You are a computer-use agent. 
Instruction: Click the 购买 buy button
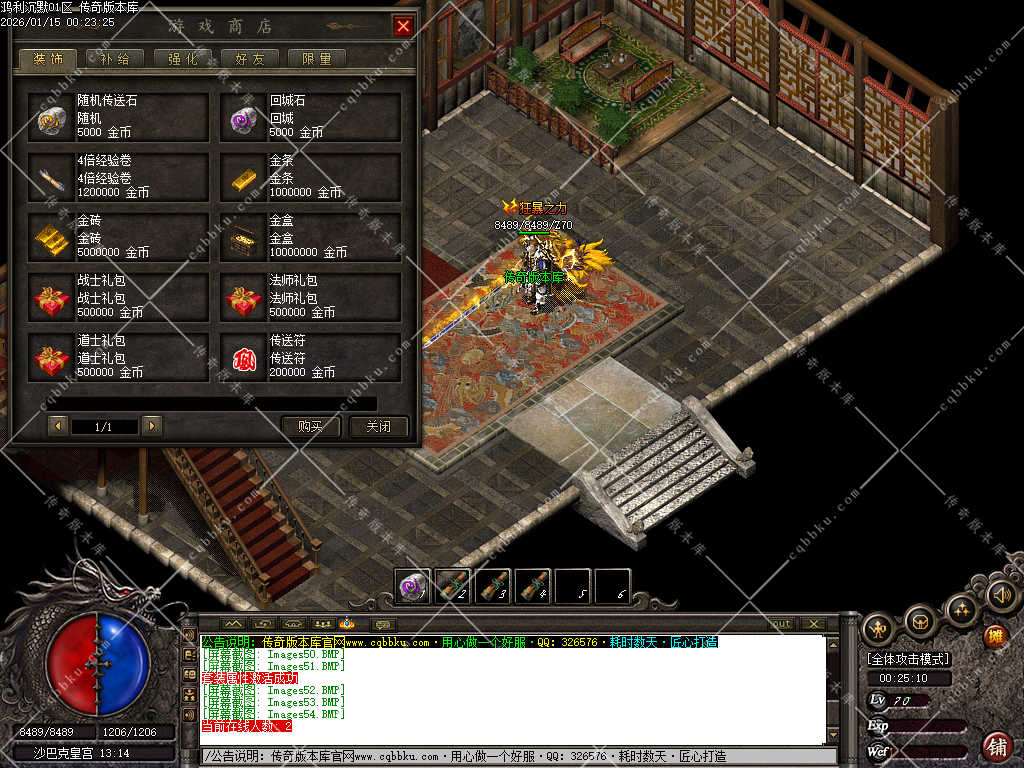pyautogui.click(x=310, y=426)
